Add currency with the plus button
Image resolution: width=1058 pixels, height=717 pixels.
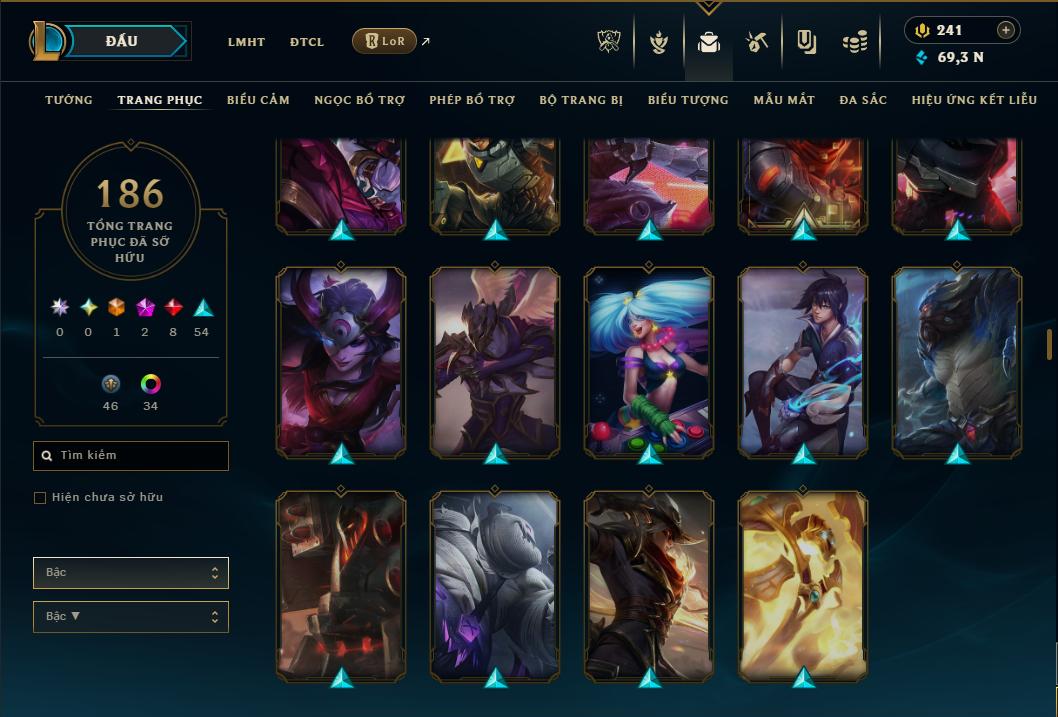1006,30
